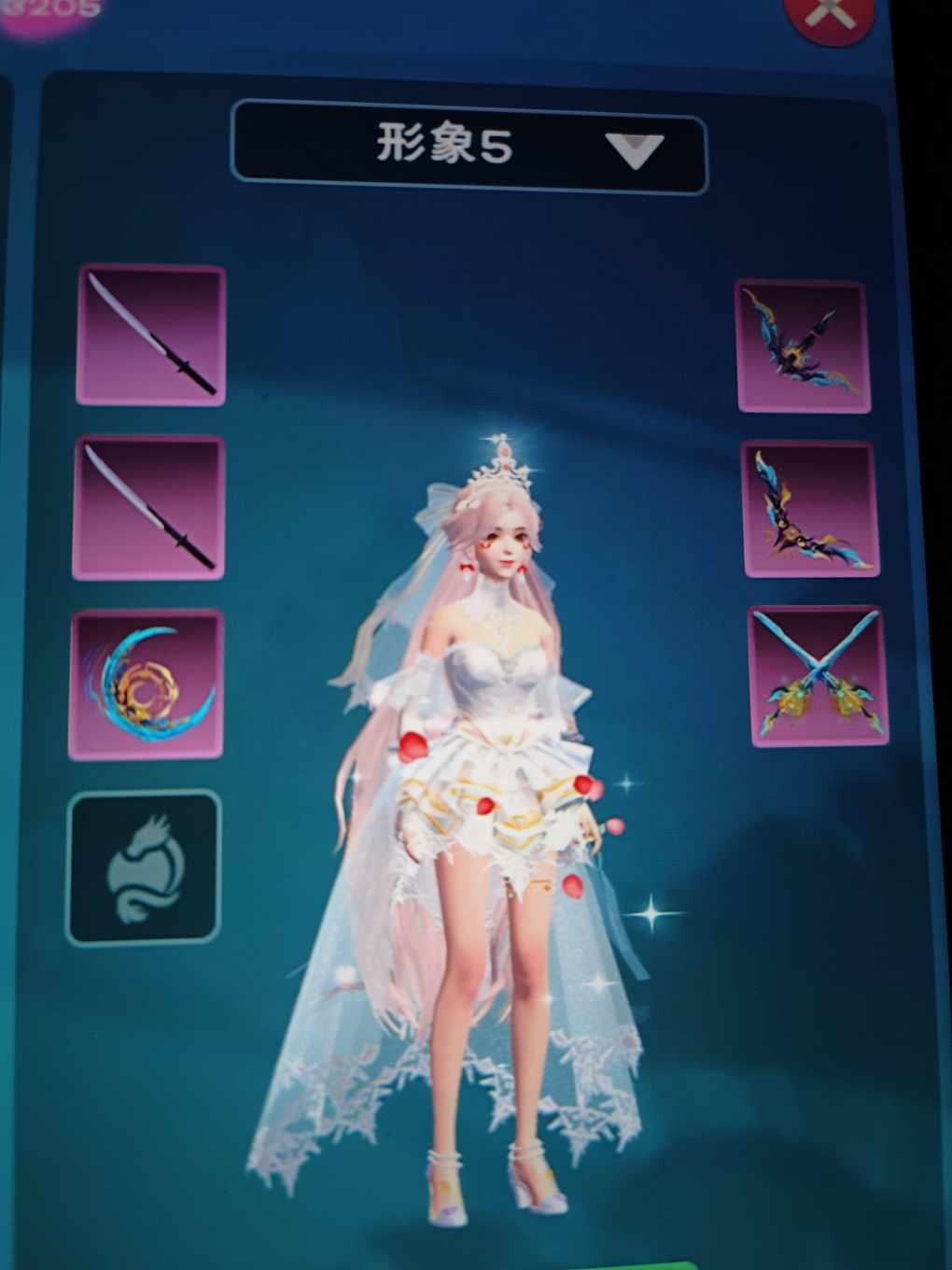Open the empty dragon emblem slot
This screenshot has width=952, height=1270.
pos(144,868)
